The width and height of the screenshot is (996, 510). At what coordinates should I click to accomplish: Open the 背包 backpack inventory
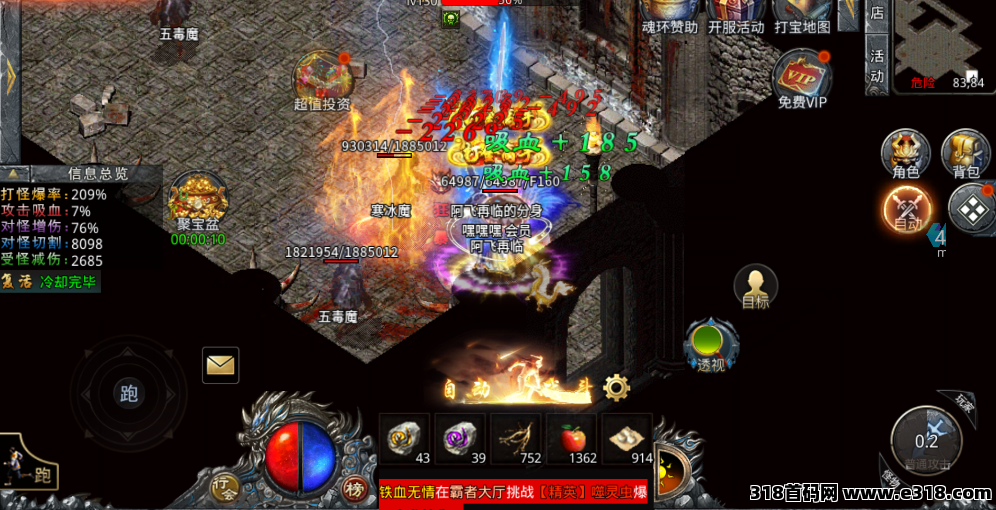(x=965, y=154)
